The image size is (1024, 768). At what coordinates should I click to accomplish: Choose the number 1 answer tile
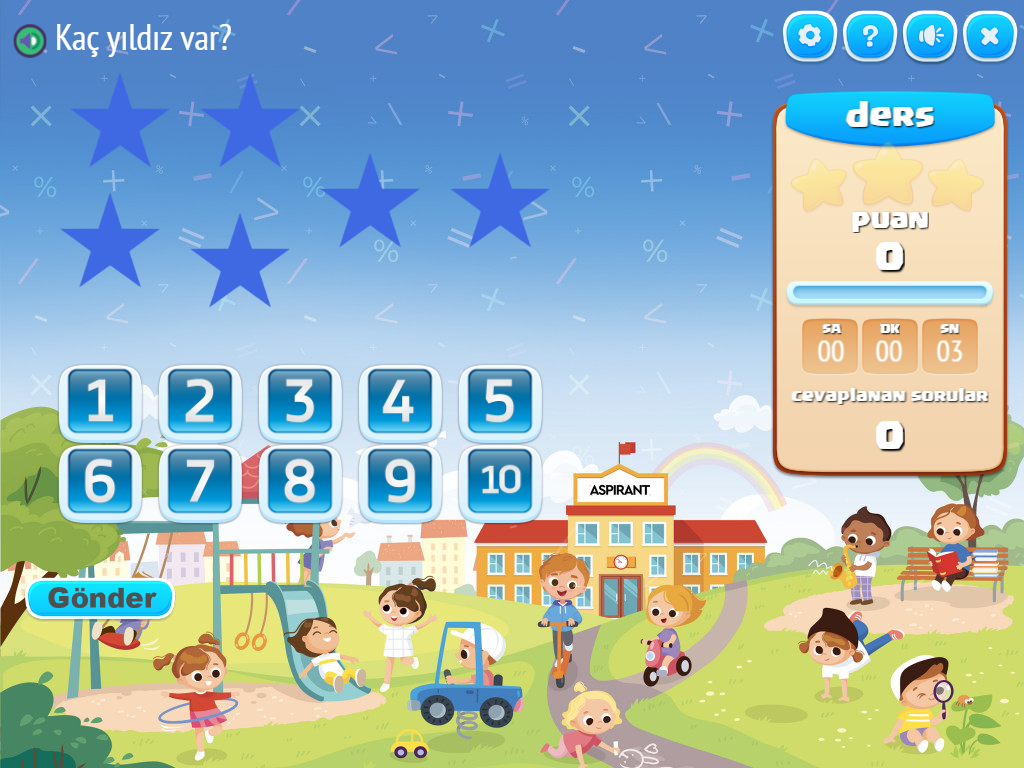point(100,402)
